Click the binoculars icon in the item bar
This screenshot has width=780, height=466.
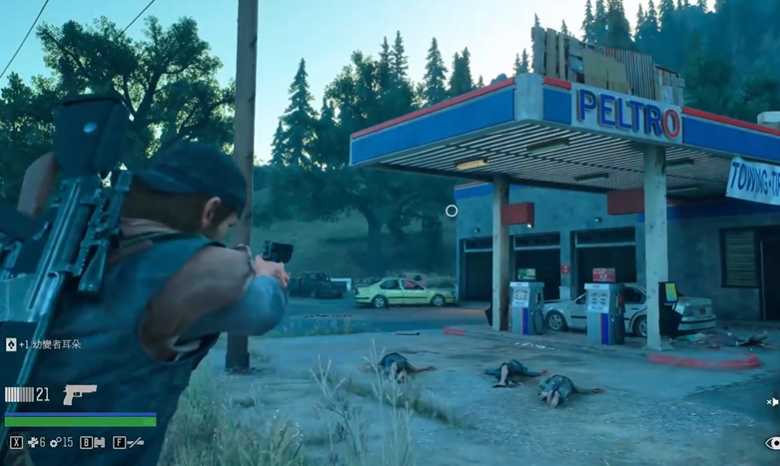98,442
